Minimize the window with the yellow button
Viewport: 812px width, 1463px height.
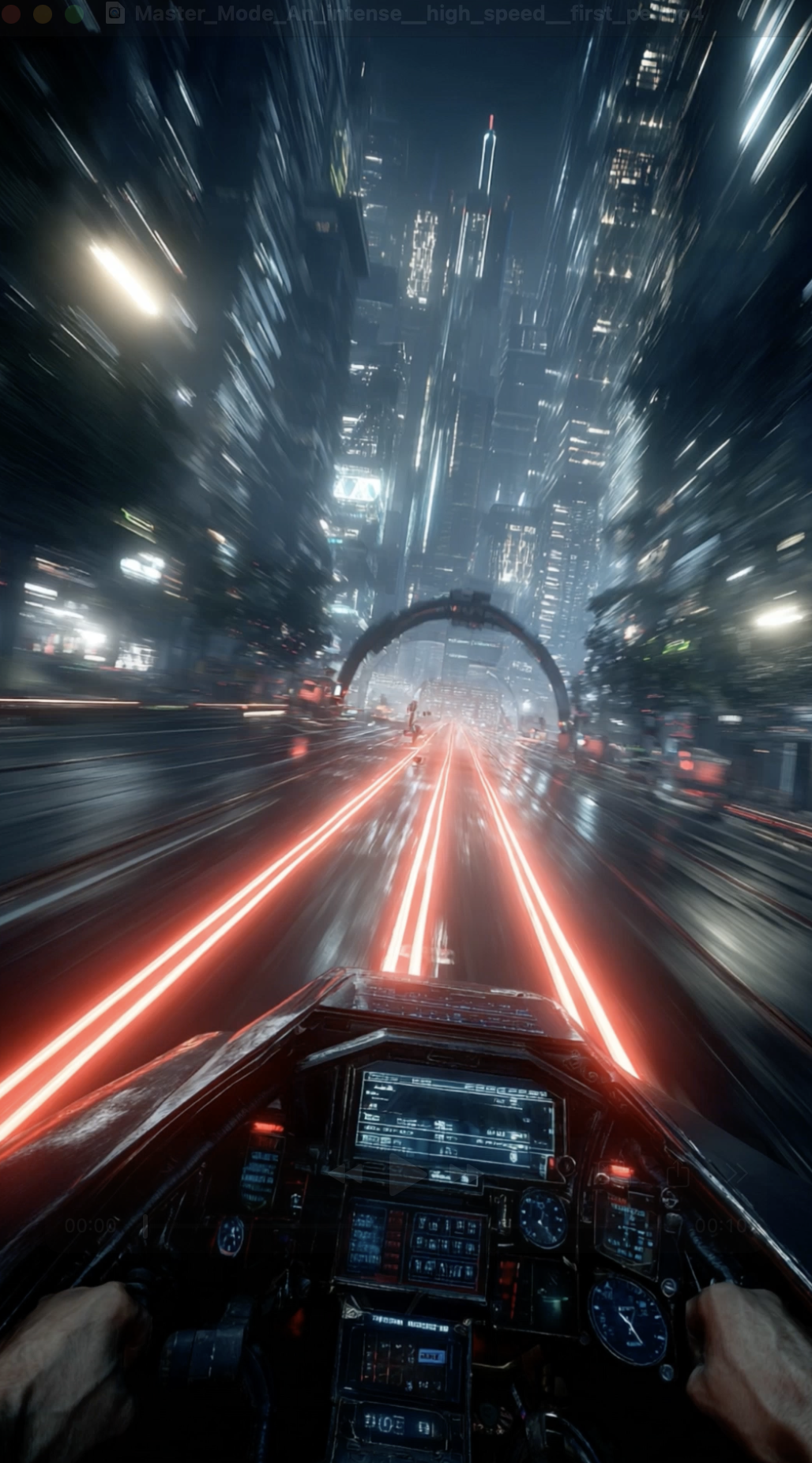point(43,13)
